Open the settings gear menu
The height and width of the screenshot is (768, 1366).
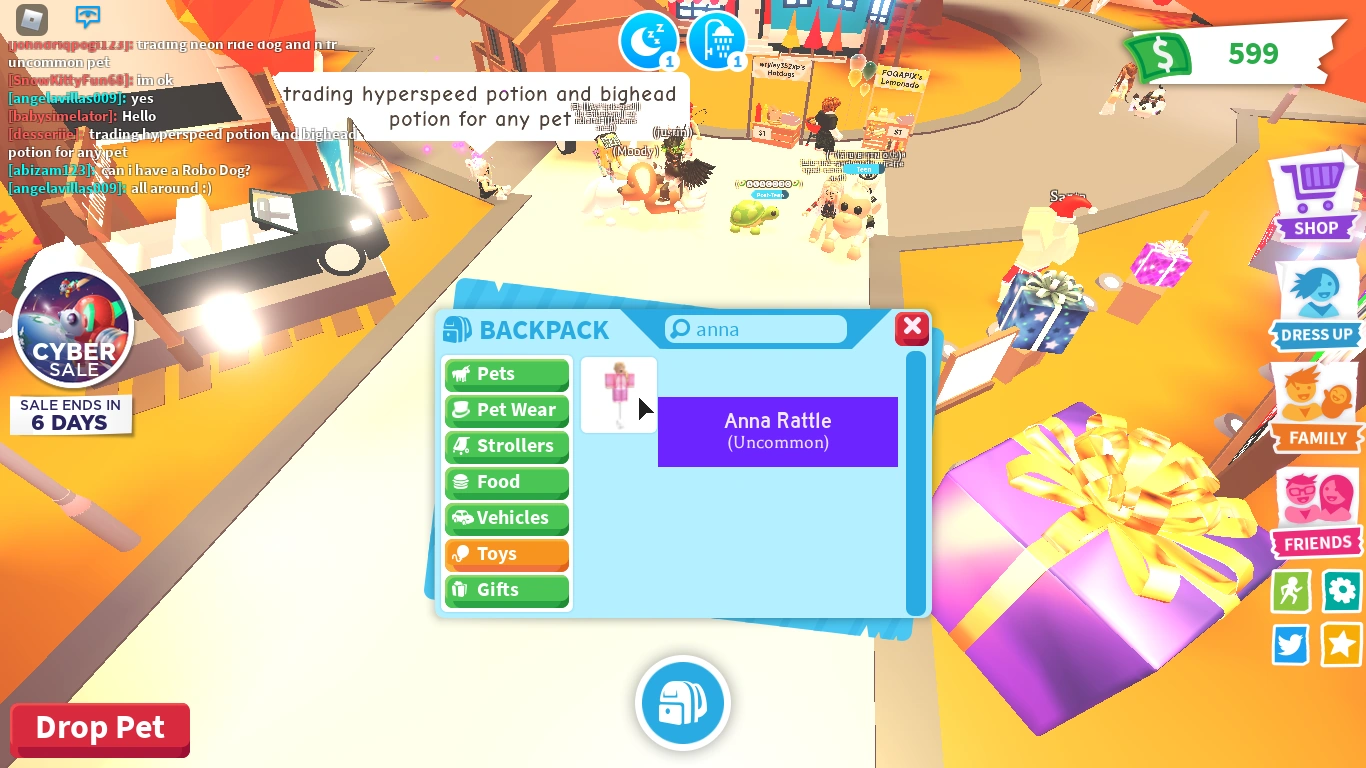click(x=1341, y=591)
